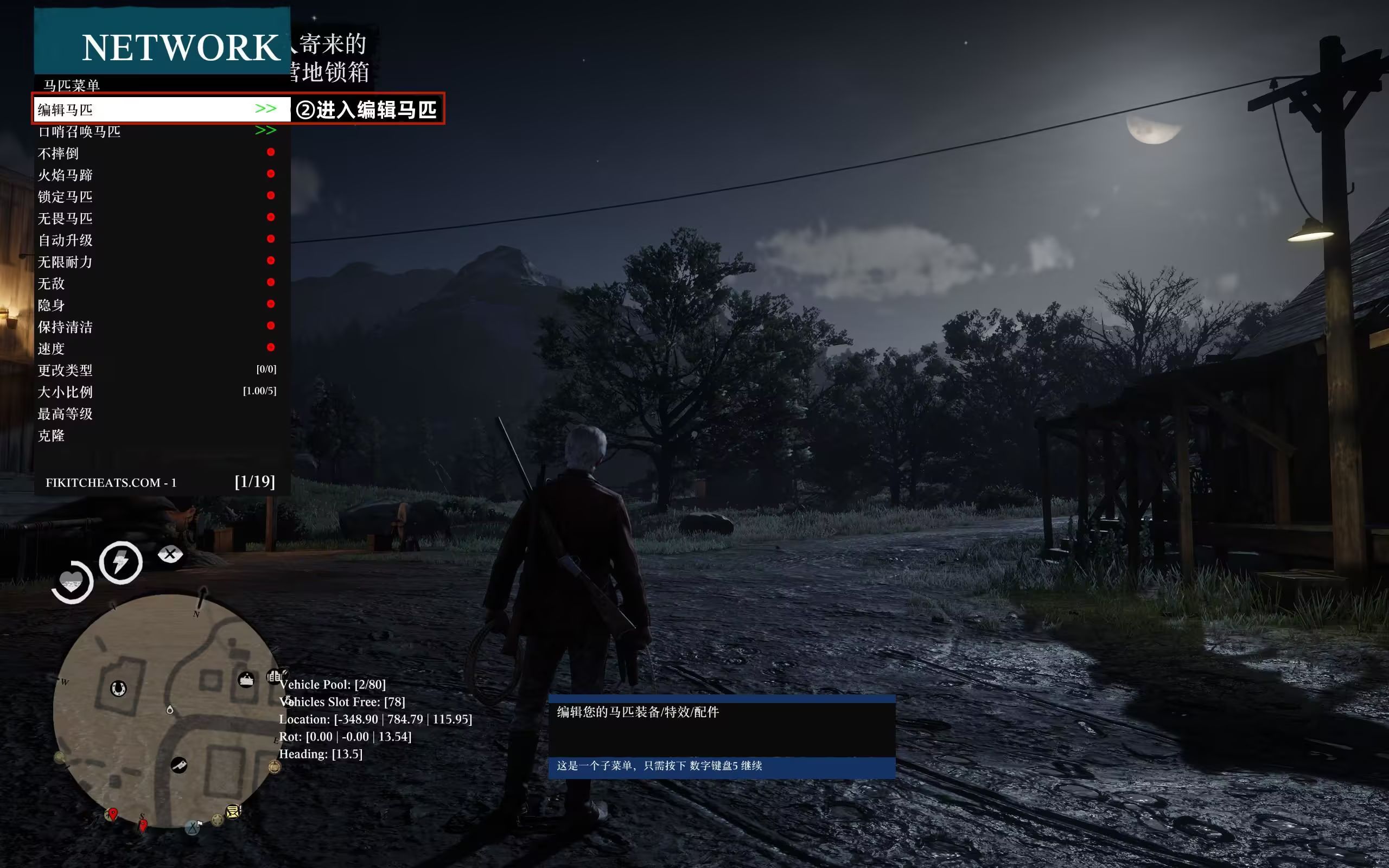This screenshot has height=868, width=1389.
Task: Select 大小比例 size scale row
Action: coord(156,392)
